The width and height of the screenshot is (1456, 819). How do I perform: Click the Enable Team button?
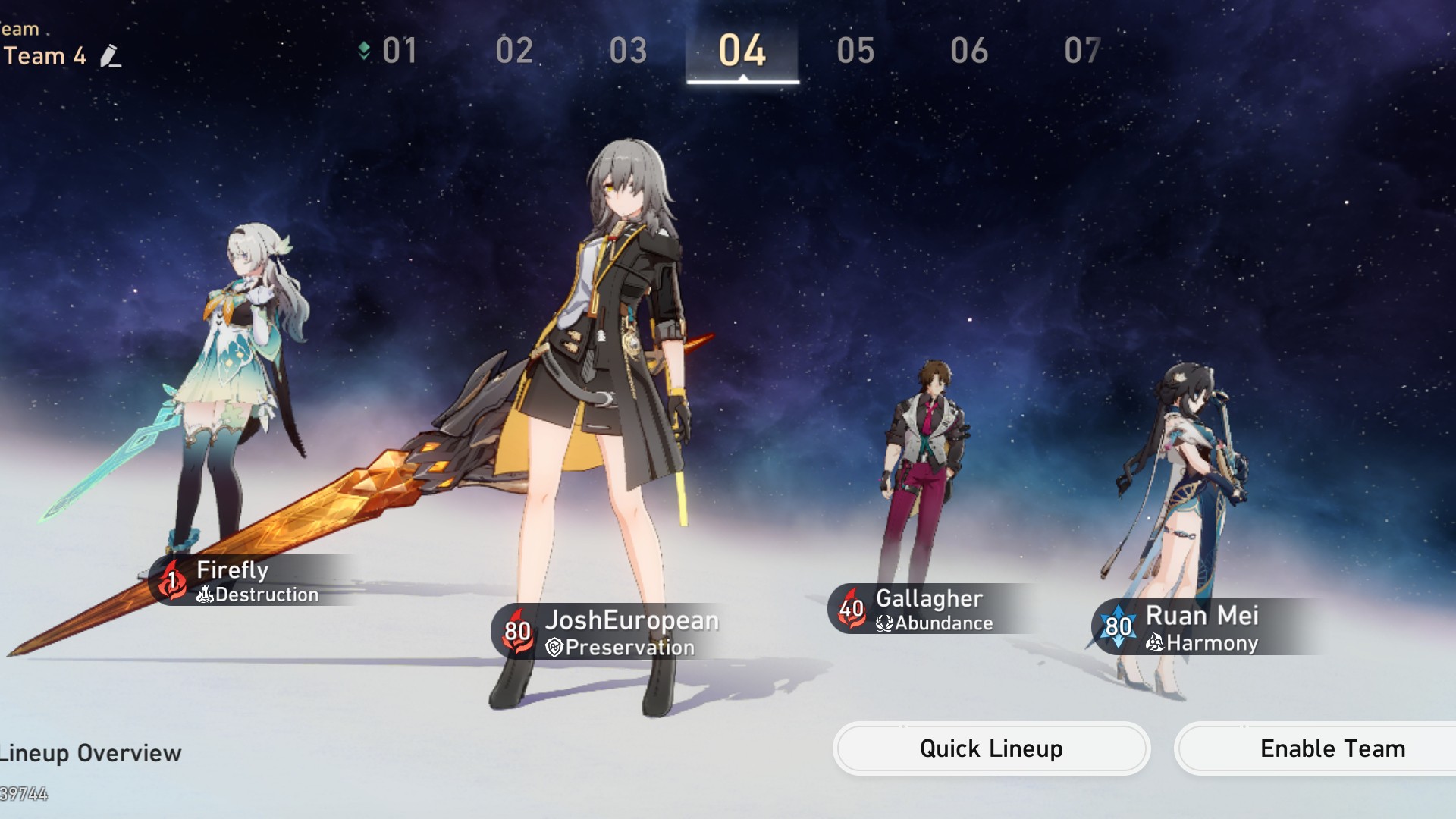1332,748
